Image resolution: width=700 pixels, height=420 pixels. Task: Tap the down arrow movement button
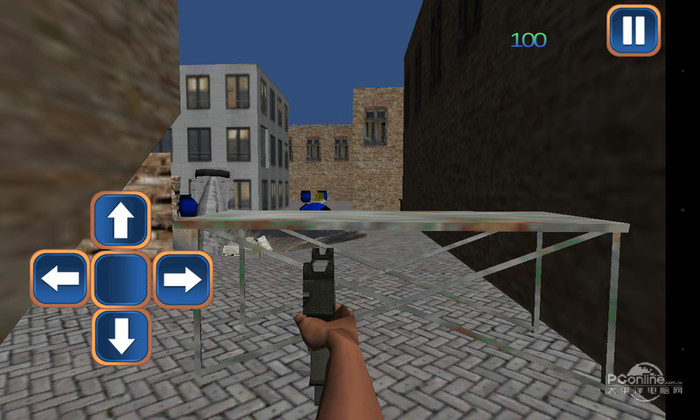[x=121, y=337]
